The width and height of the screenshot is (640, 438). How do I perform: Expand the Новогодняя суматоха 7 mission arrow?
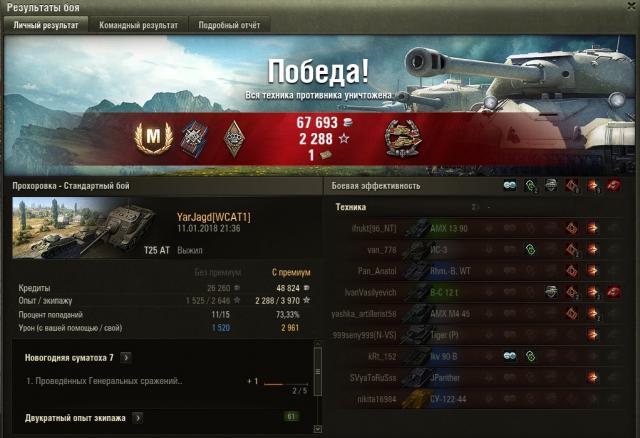127,357
